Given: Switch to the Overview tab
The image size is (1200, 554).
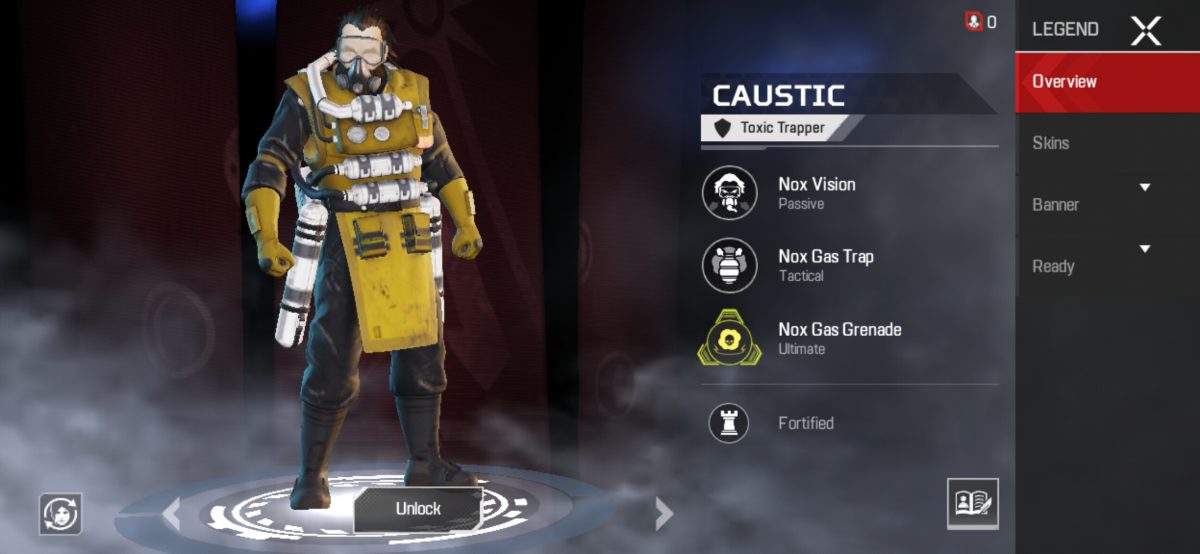Looking at the screenshot, I should tap(1107, 82).
